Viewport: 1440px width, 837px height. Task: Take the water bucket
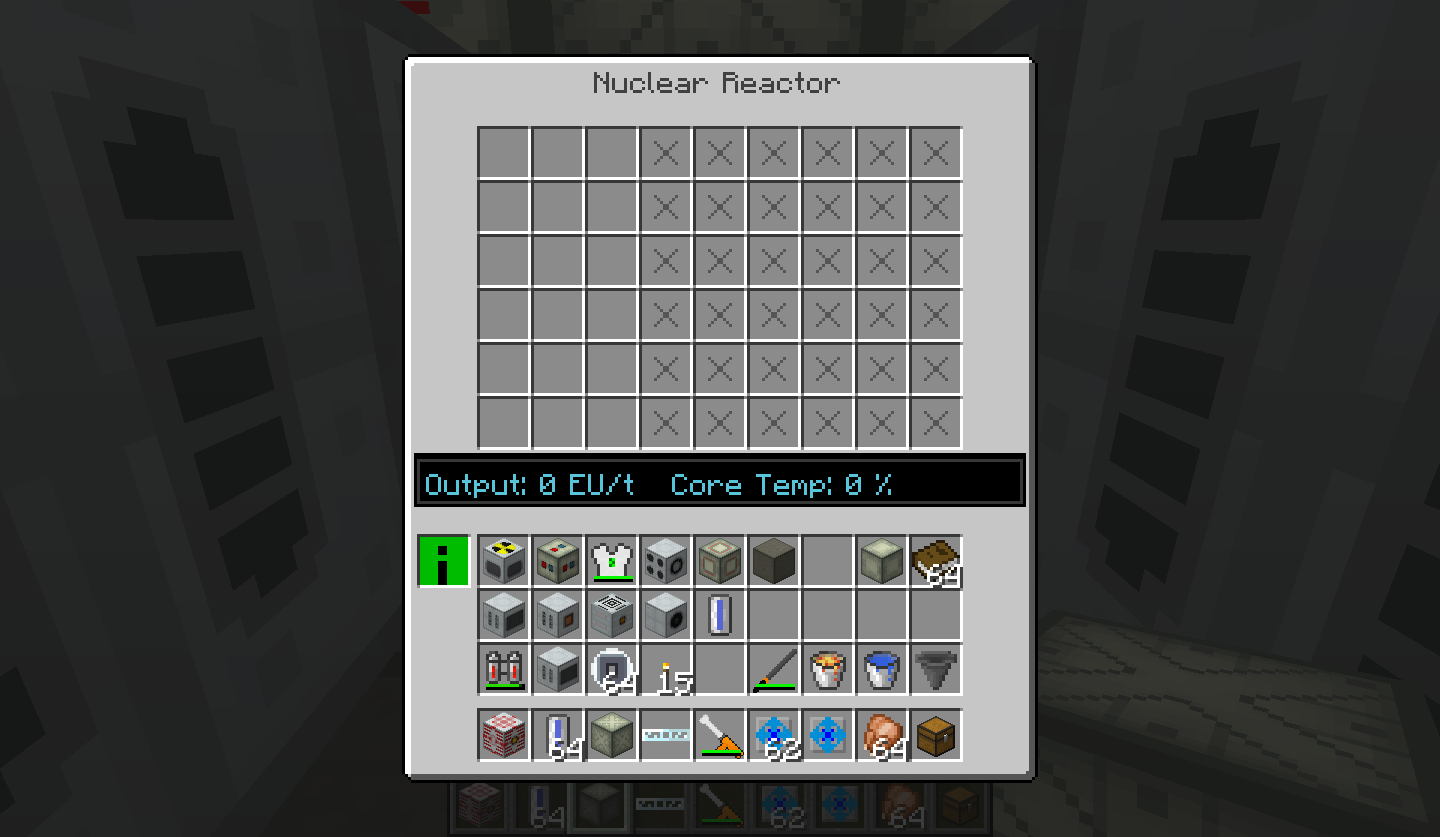882,669
